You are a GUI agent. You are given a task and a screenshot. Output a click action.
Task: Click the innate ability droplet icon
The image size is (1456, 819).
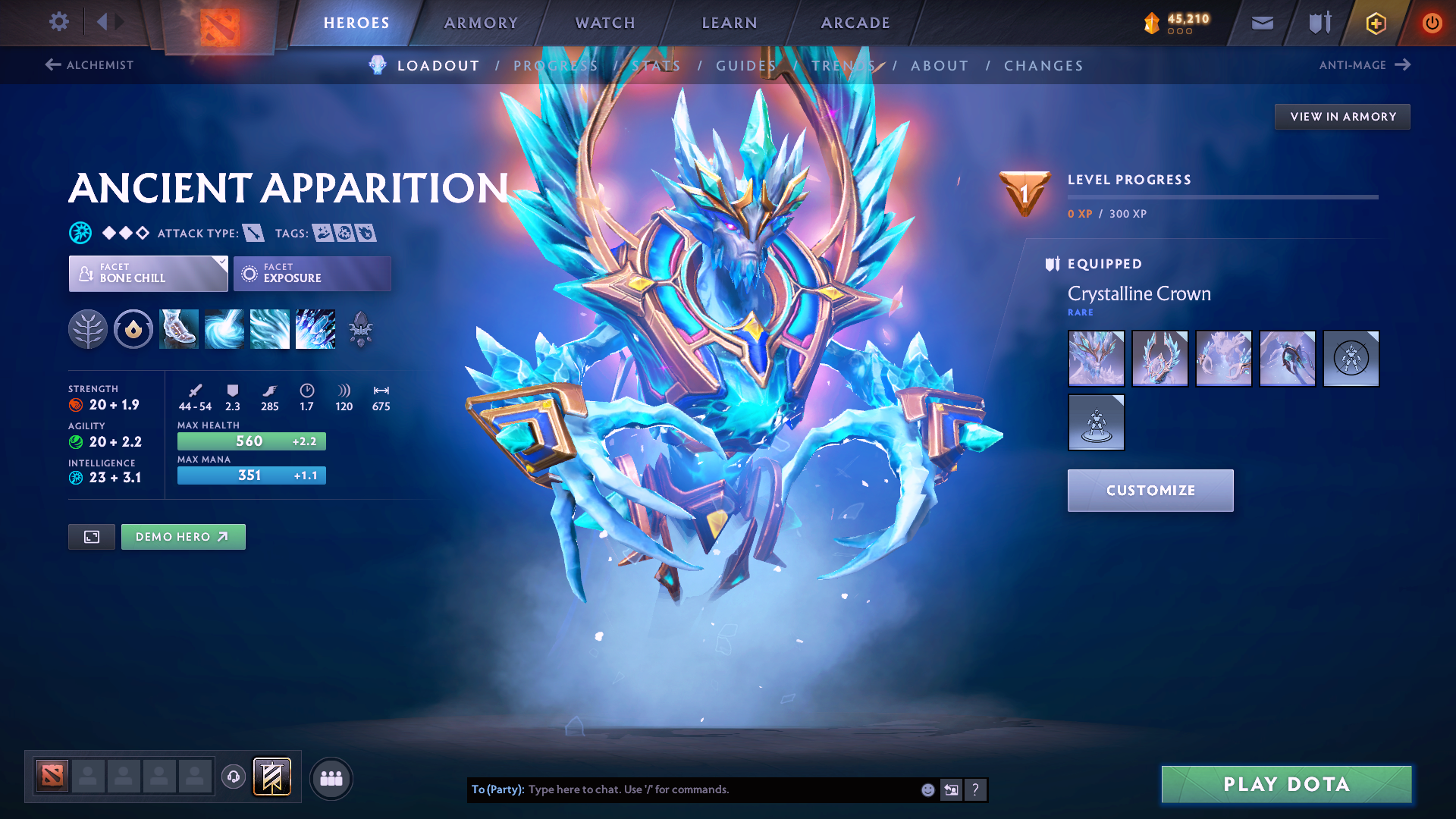click(133, 329)
